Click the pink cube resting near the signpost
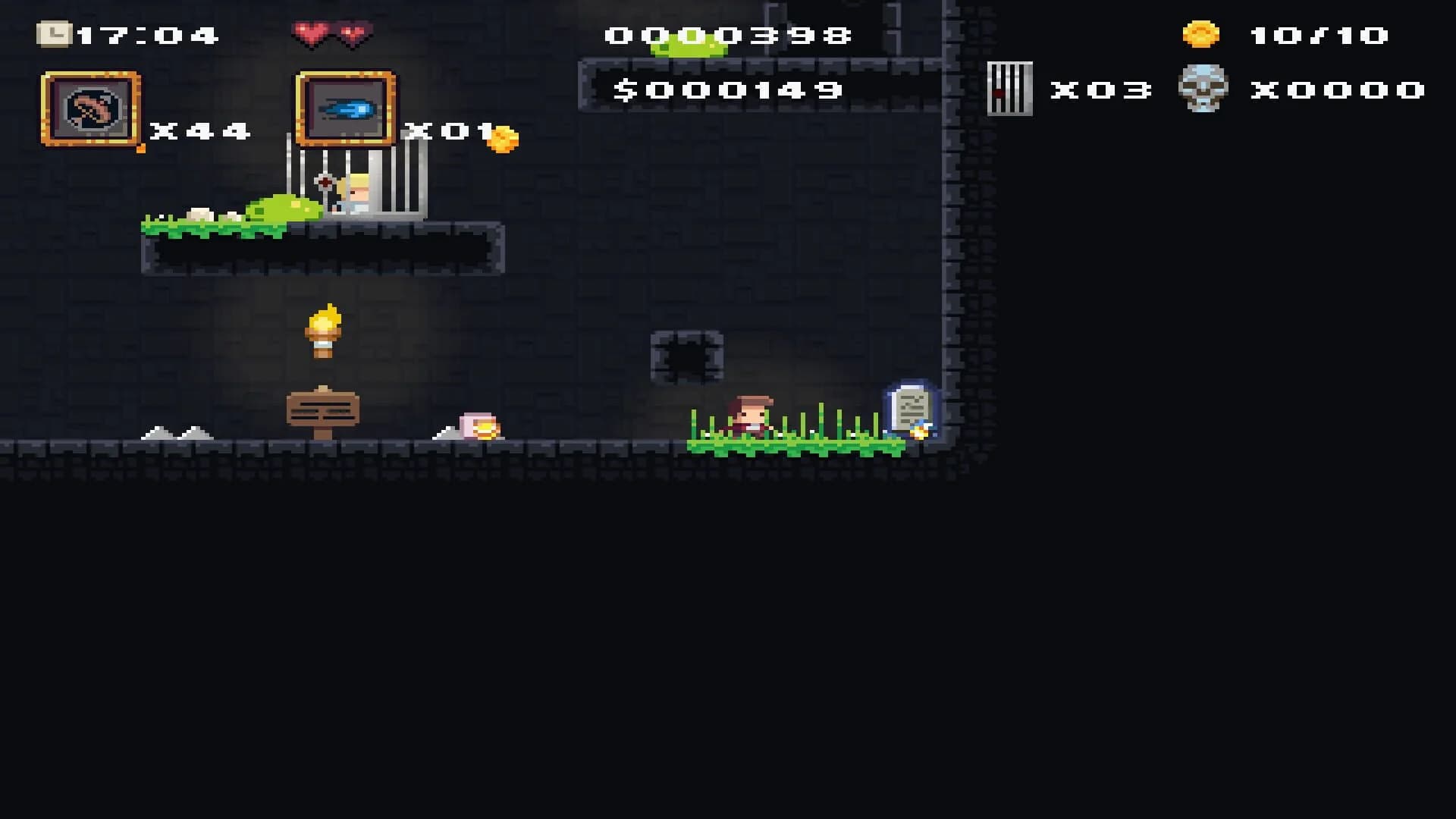 pyautogui.click(x=478, y=425)
